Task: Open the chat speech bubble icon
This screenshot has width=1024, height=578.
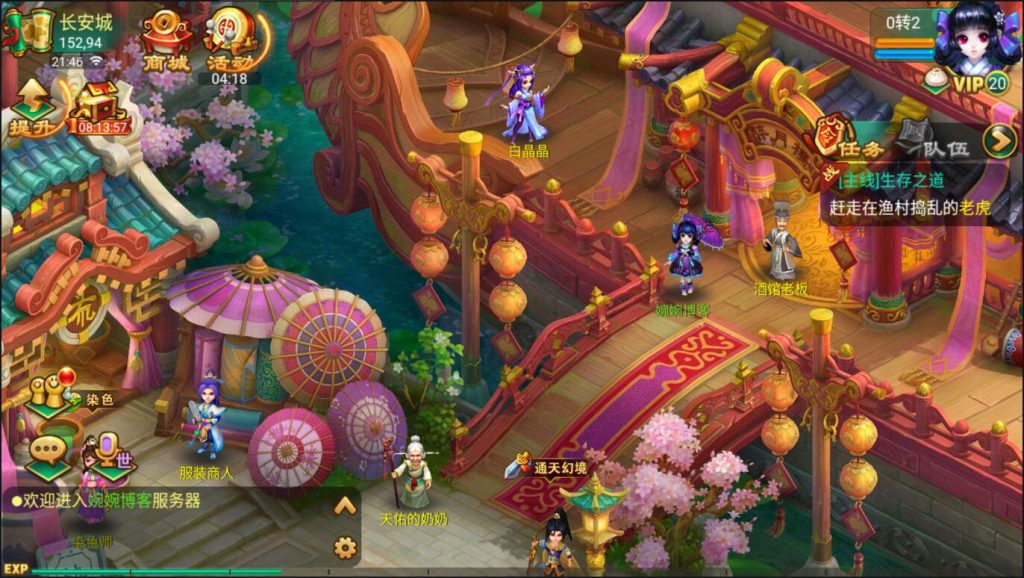Action: pyautogui.click(x=48, y=451)
